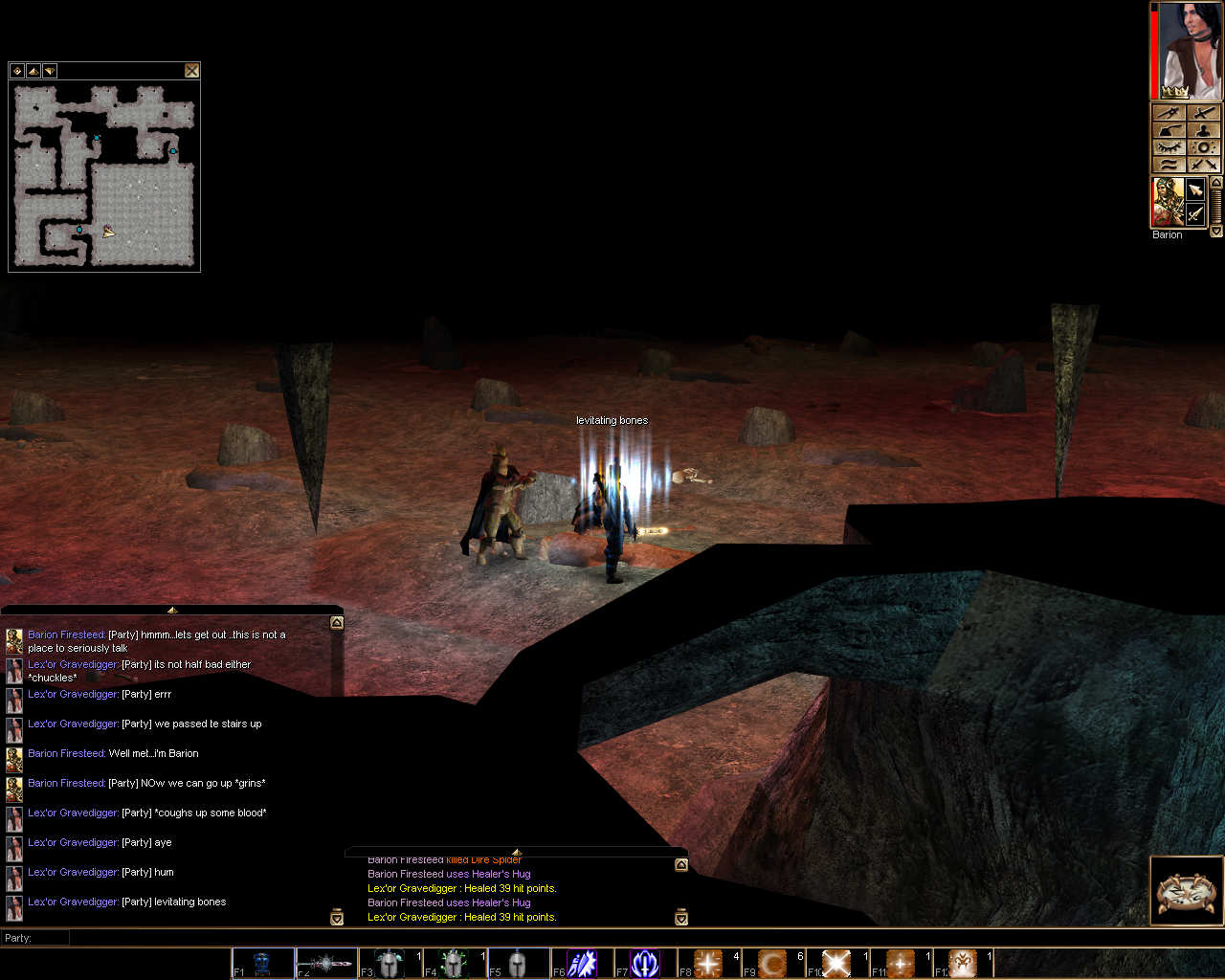
Task: Toggle Barion's attack command sword icon
Action: coord(1194,213)
